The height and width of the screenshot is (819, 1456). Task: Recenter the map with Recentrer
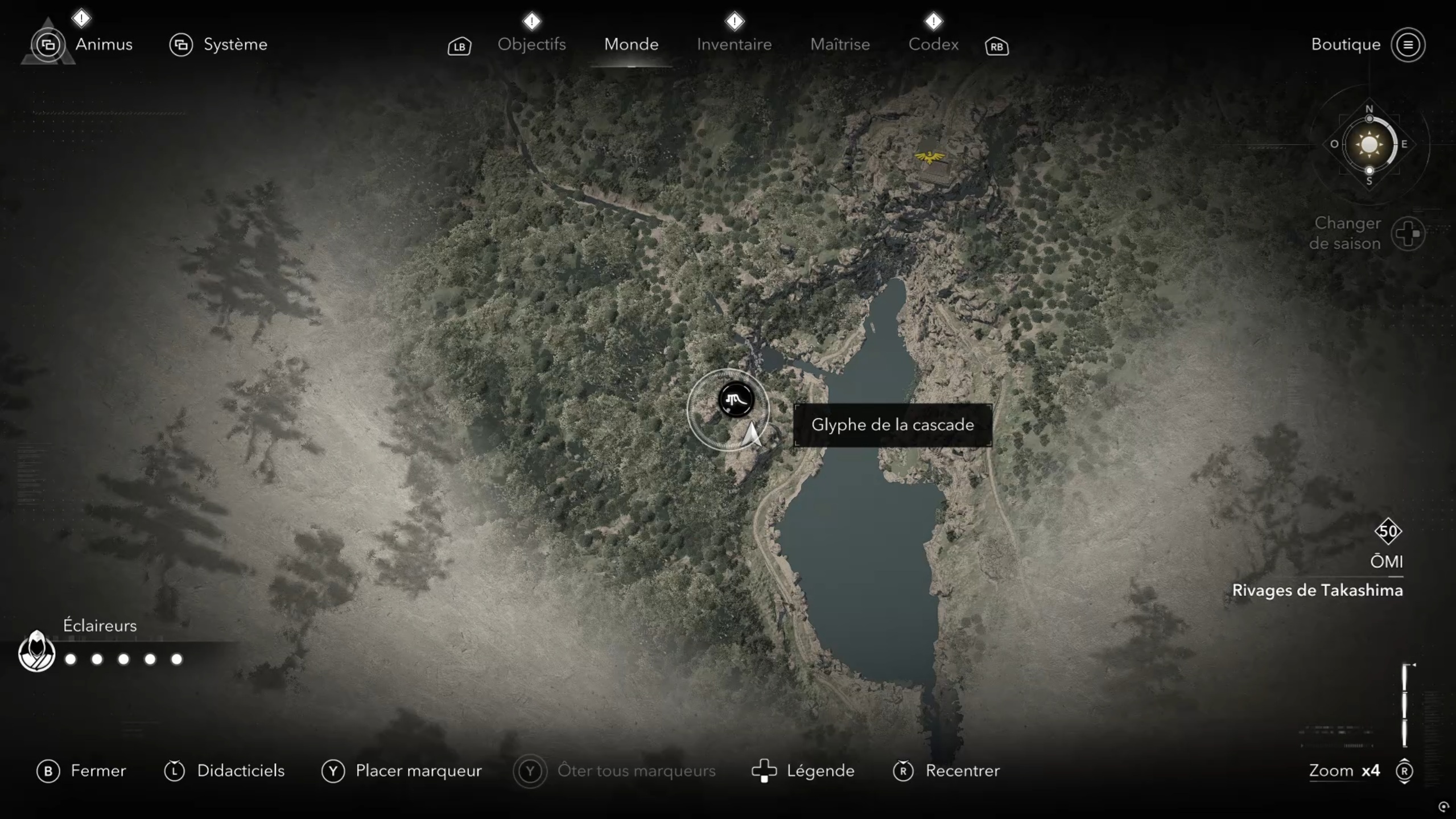[x=946, y=771]
